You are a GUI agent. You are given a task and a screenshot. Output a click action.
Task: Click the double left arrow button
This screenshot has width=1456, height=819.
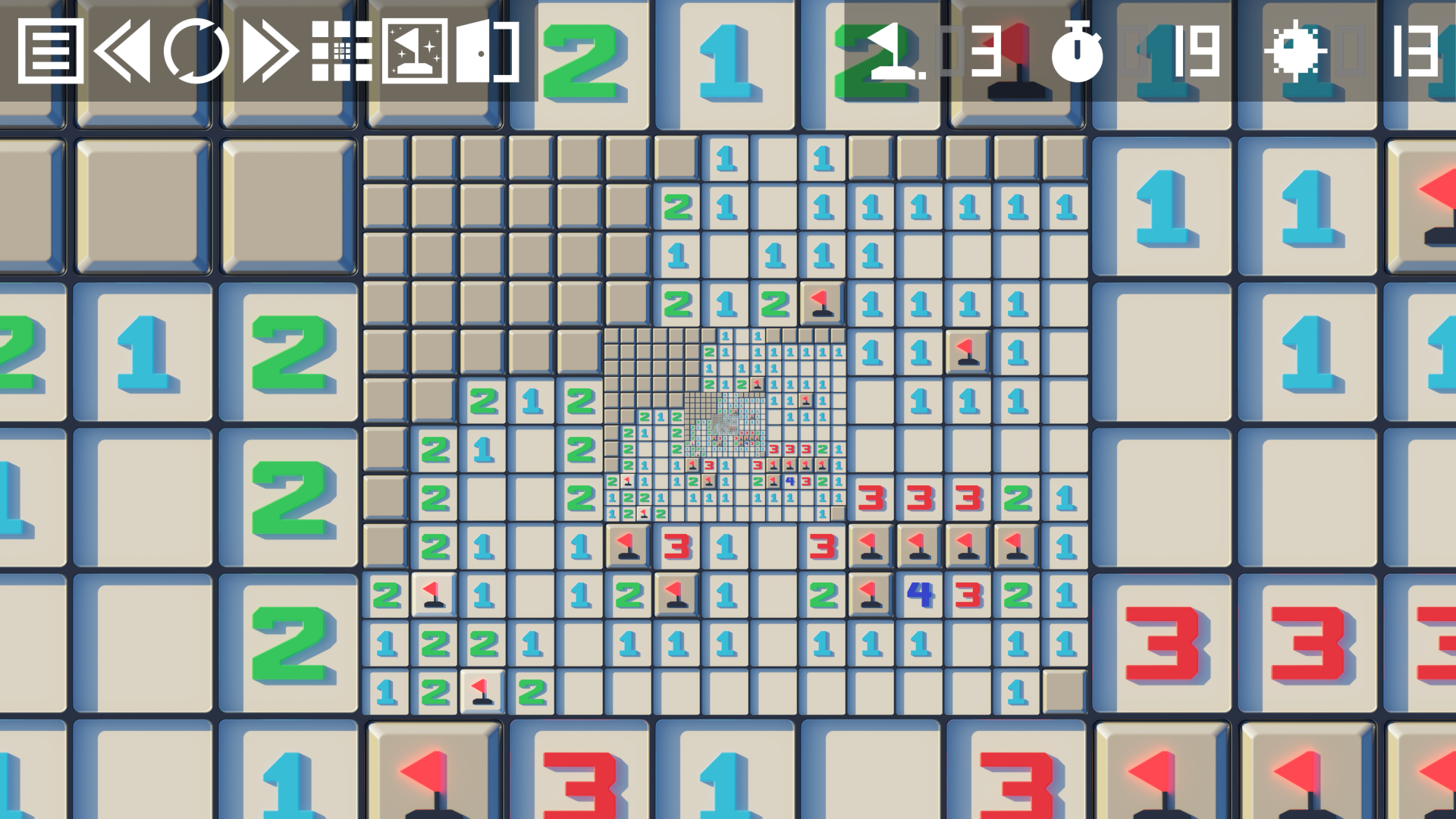(121, 51)
